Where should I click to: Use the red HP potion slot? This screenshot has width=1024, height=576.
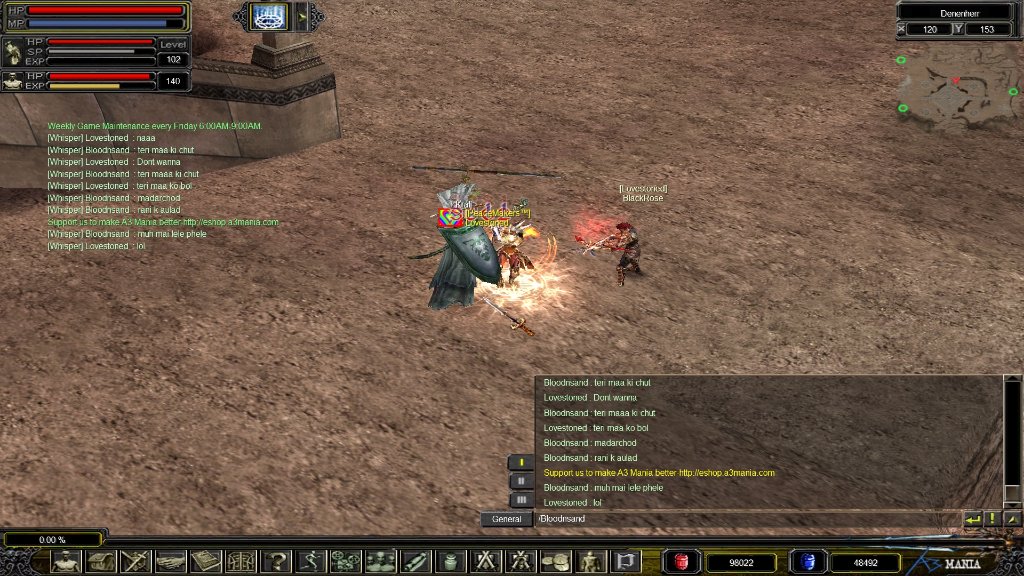click(682, 562)
